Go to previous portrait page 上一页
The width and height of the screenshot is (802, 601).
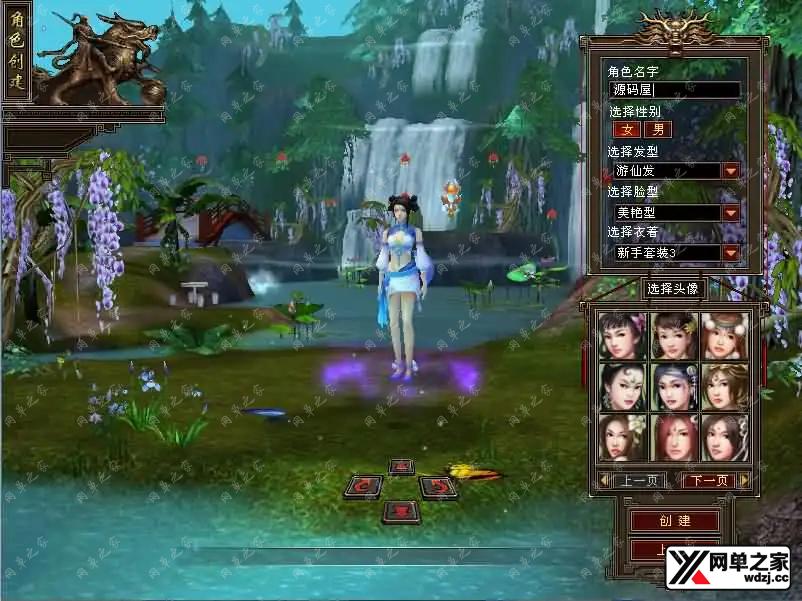pos(637,481)
